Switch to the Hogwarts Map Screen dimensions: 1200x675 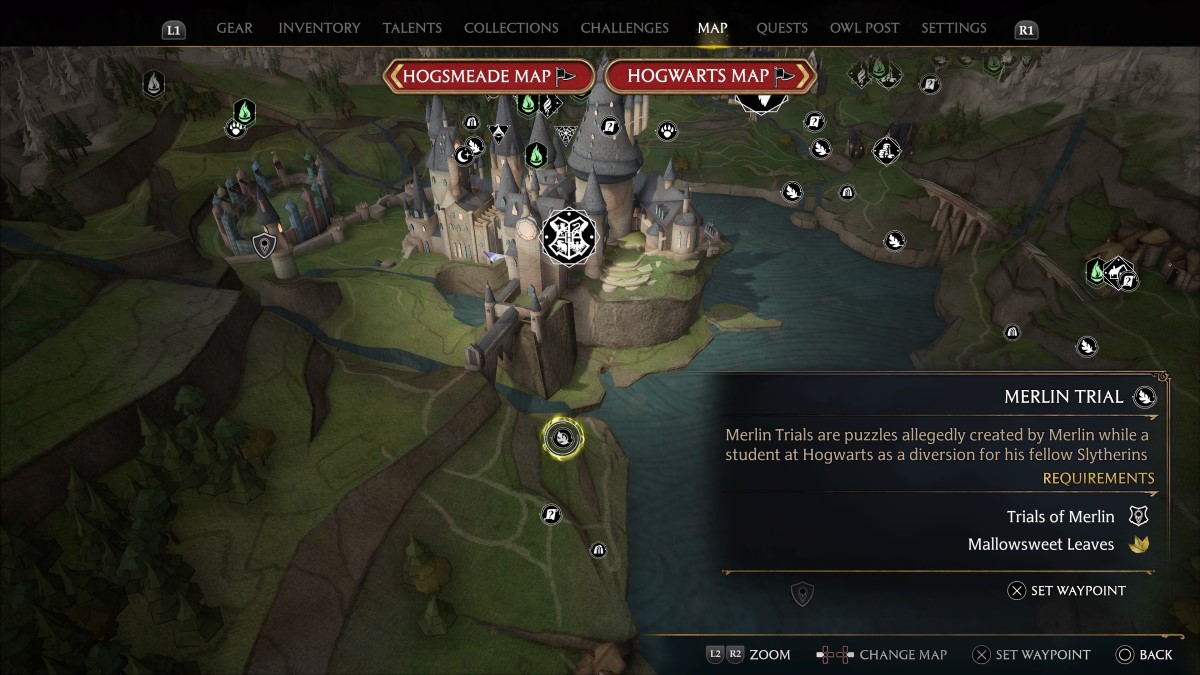click(x=710, y=76)
